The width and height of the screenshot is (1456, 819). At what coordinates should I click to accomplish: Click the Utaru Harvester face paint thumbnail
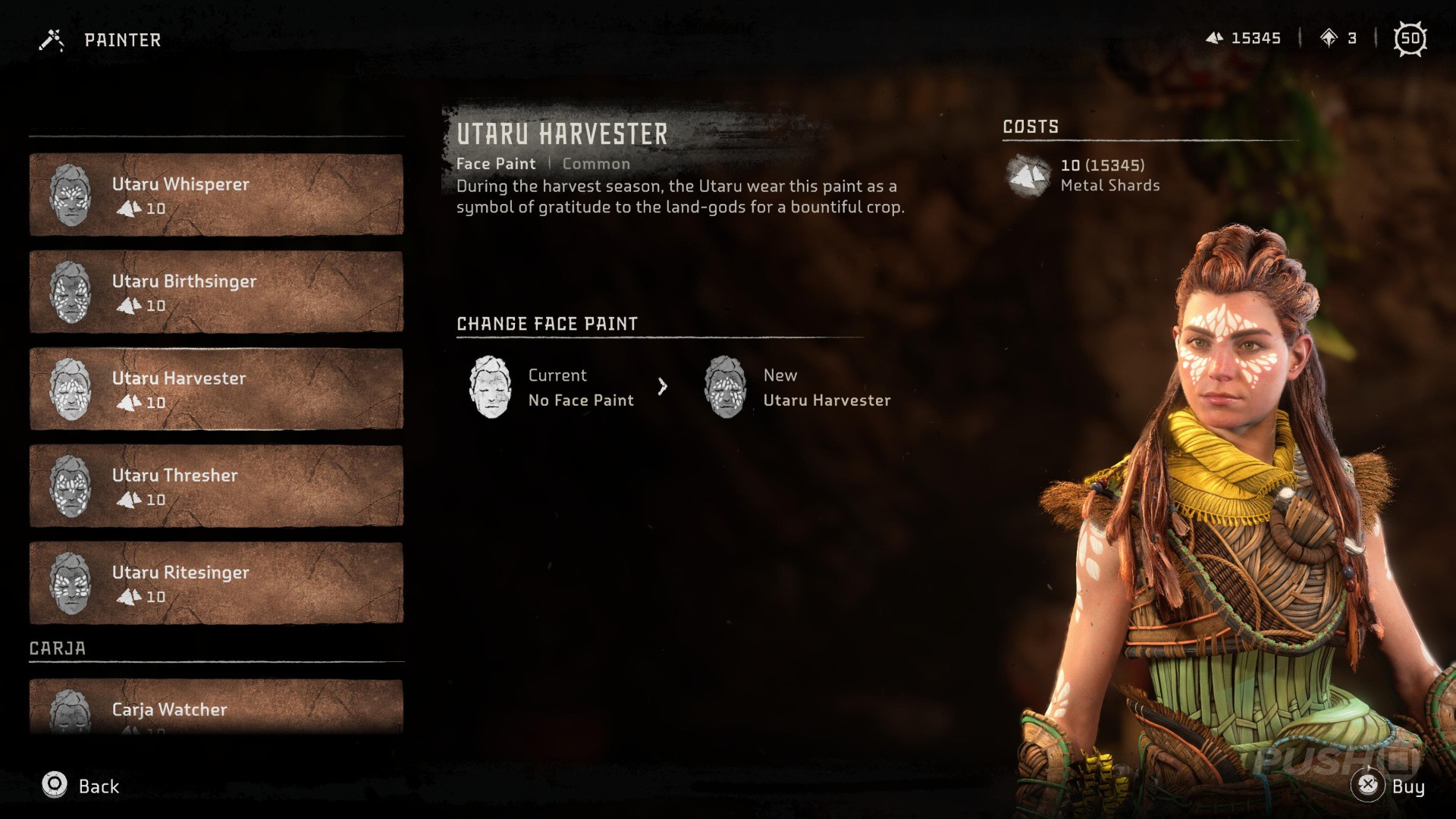click(x=72, y=389)
